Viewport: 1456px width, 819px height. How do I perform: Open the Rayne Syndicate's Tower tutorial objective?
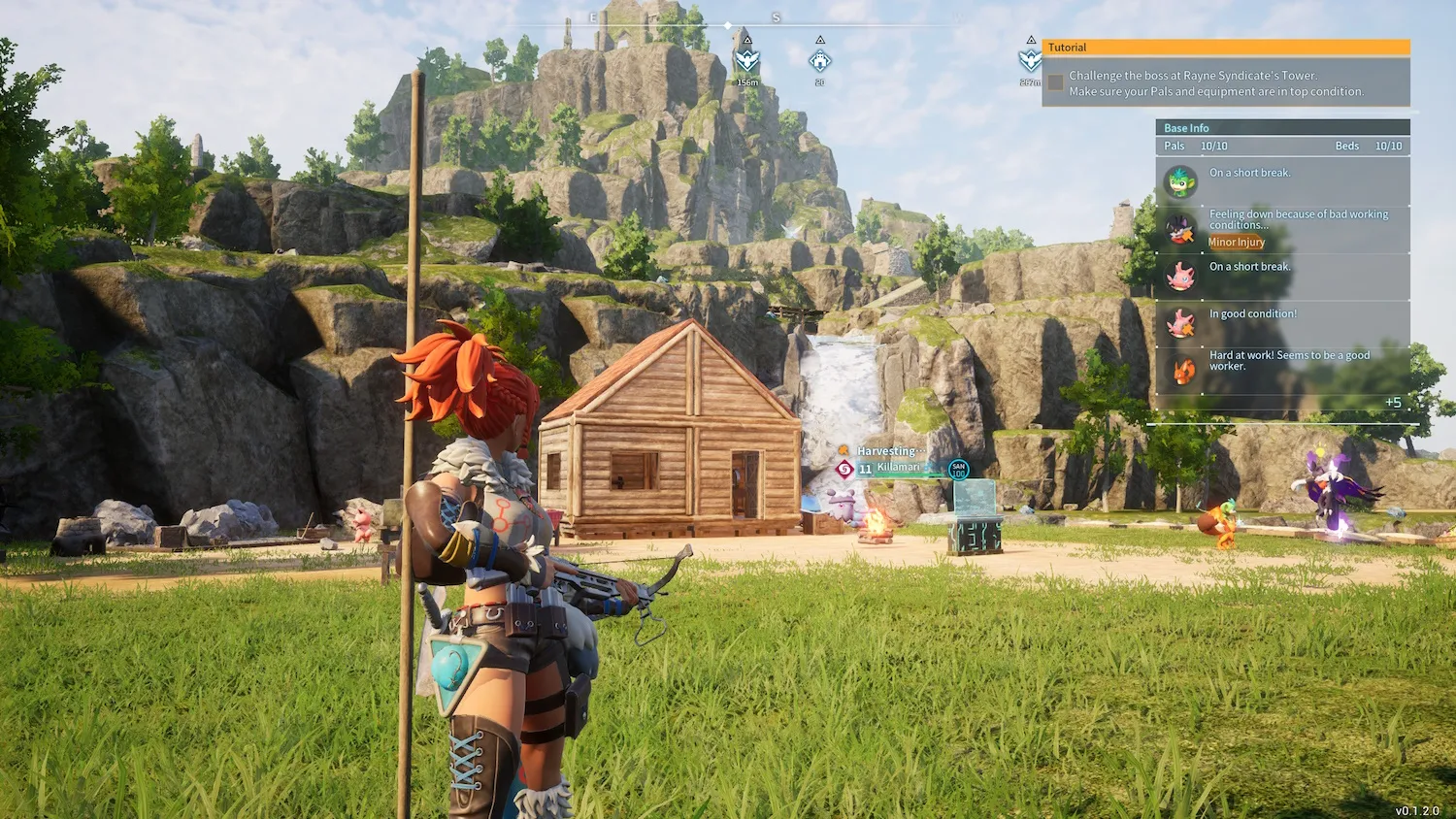point(1215,83)
